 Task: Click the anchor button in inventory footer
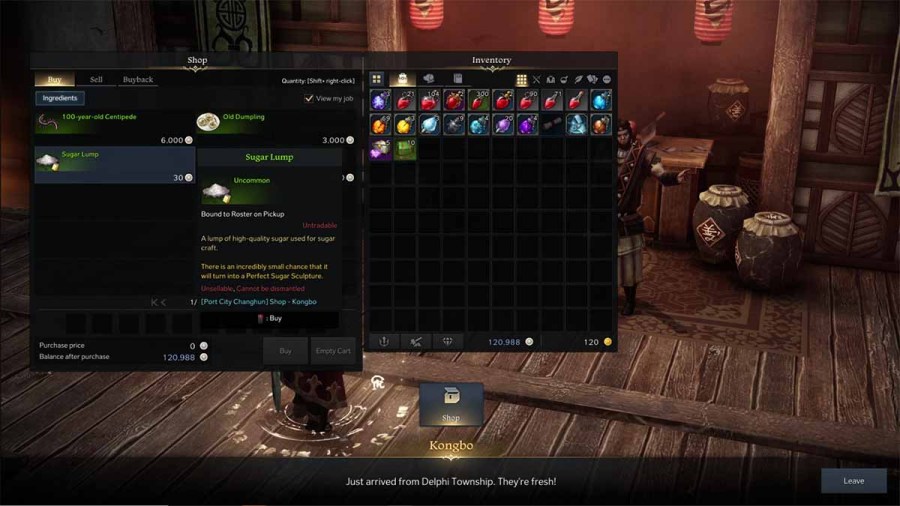coord(383,342)
